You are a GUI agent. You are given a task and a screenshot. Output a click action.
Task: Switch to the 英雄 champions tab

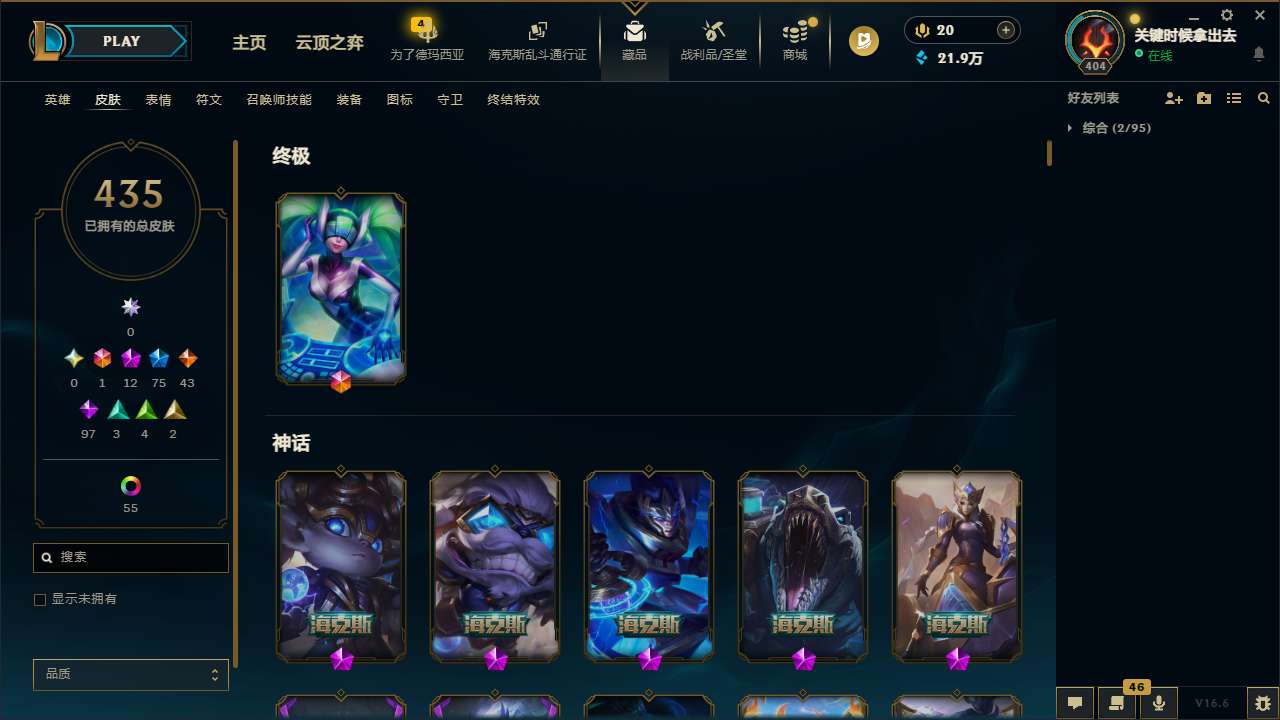tap(57, 100)
